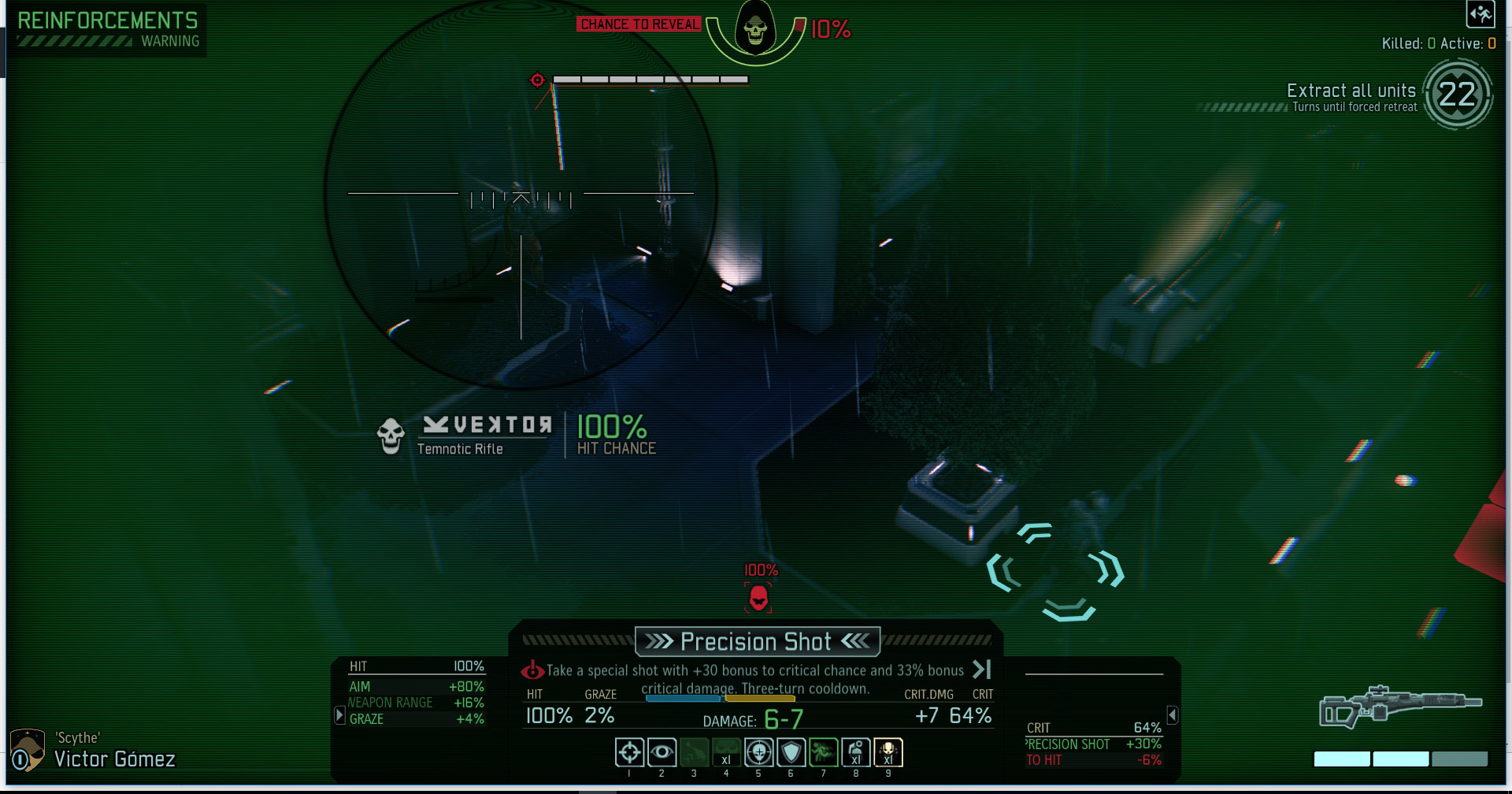Select the Precision Shot ability icon
Screen dimensions: 1512x794
[x=629, y=752]
